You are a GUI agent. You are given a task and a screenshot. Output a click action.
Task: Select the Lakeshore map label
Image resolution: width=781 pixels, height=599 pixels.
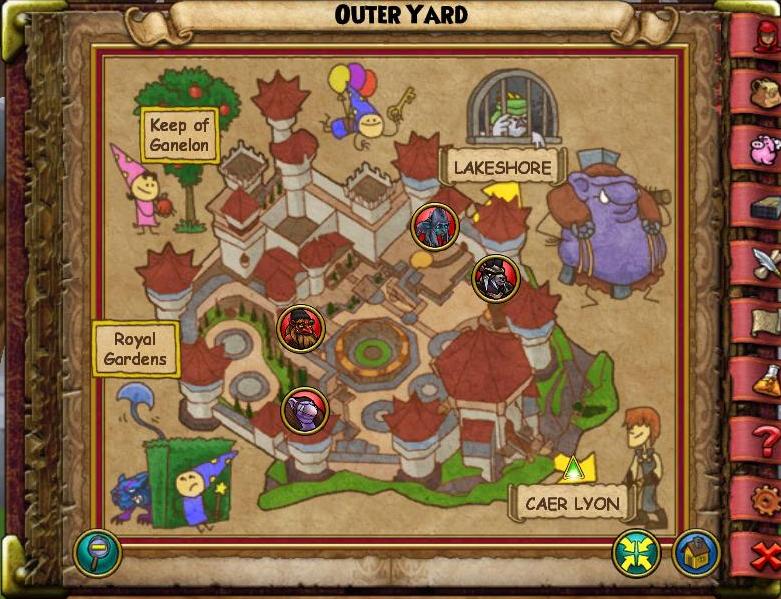[502, 167]
